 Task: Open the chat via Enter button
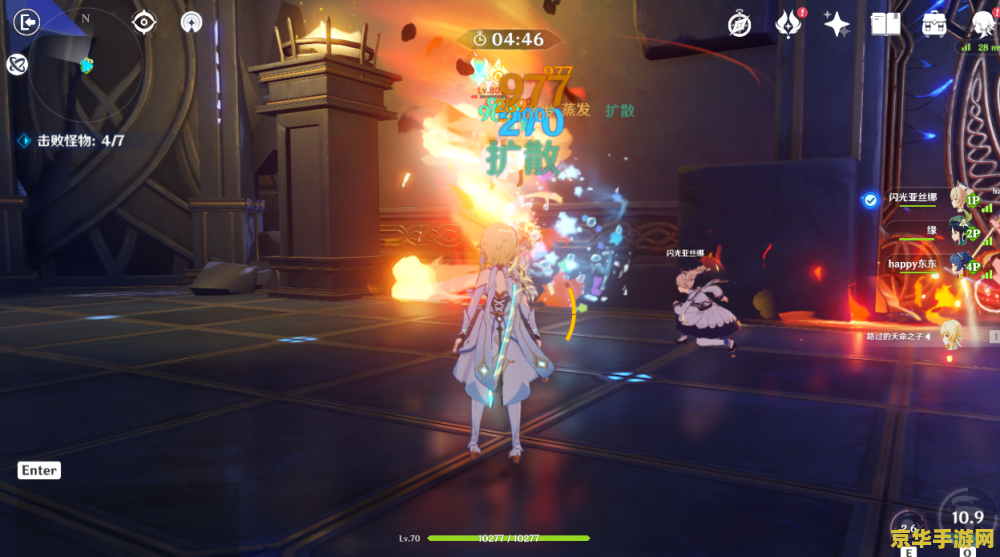[x=39, y=471]
